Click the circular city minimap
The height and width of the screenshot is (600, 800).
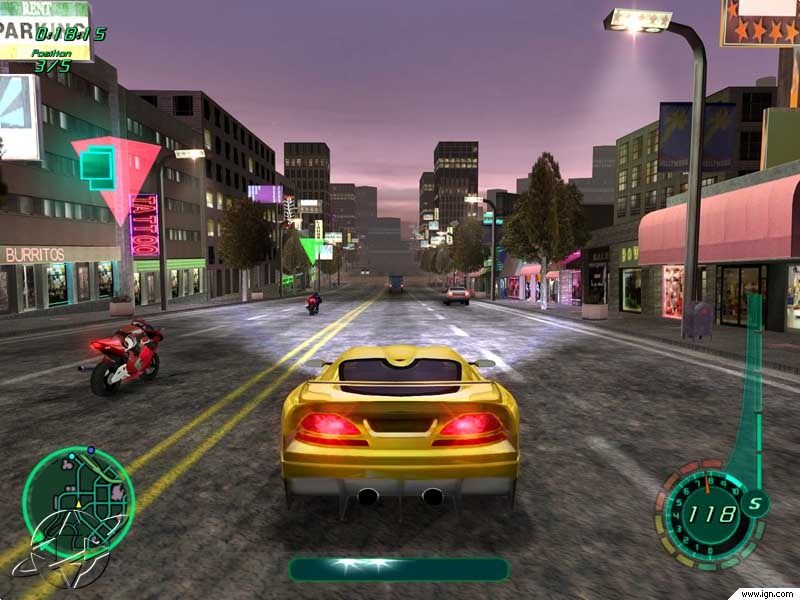[78, 501]
